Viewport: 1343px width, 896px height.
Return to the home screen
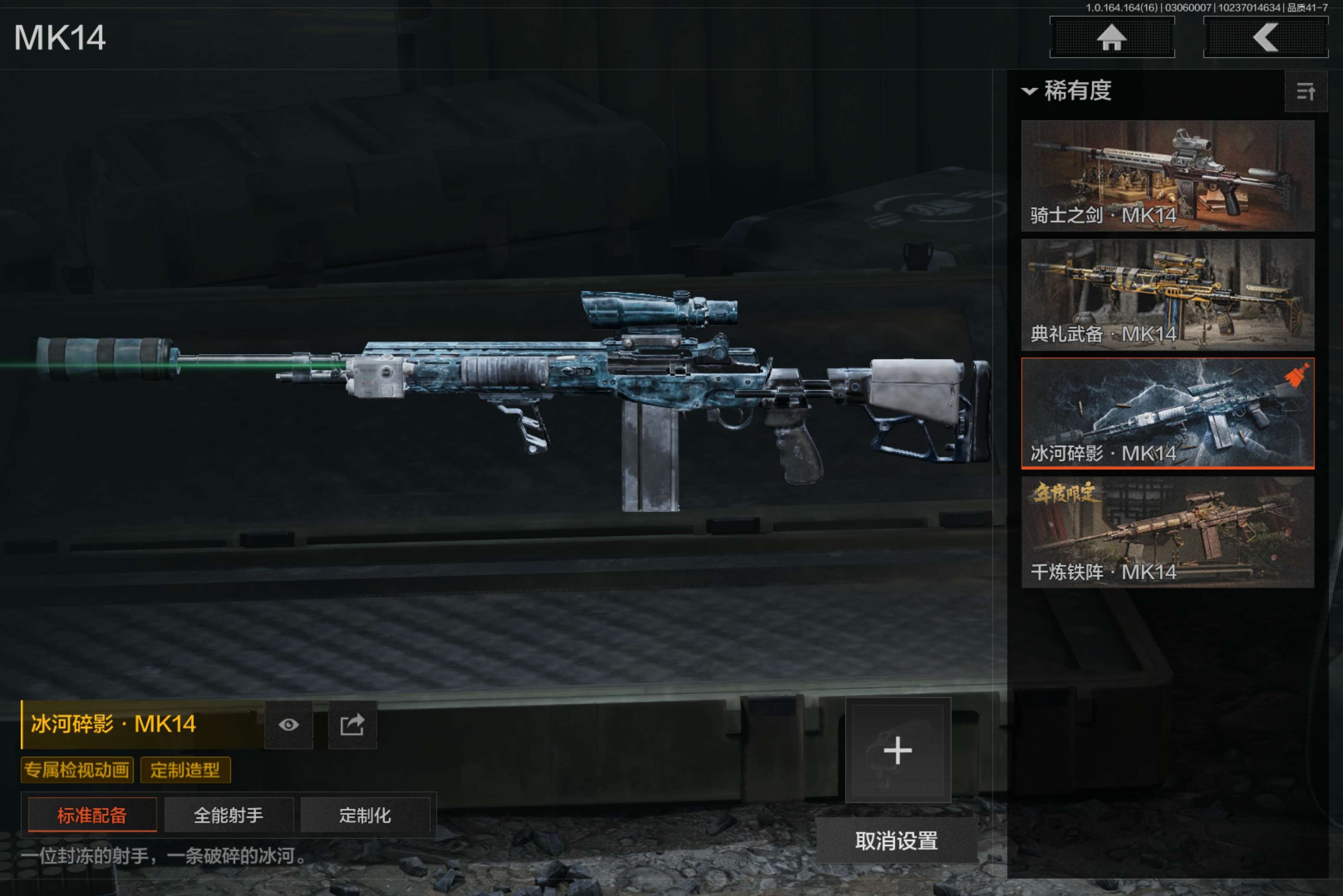1111,38
